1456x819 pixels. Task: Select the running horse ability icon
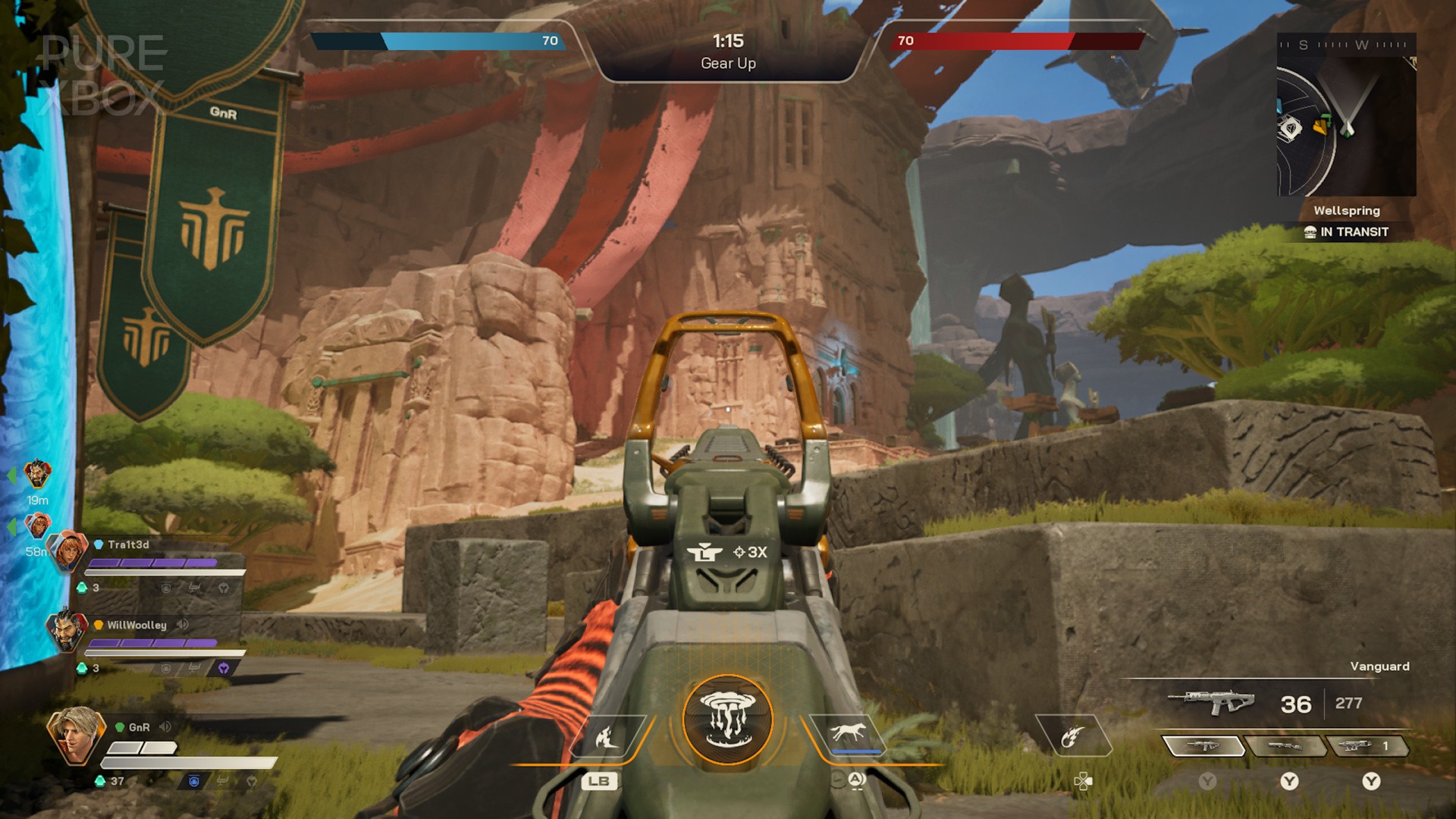click(x=848, y=733)
